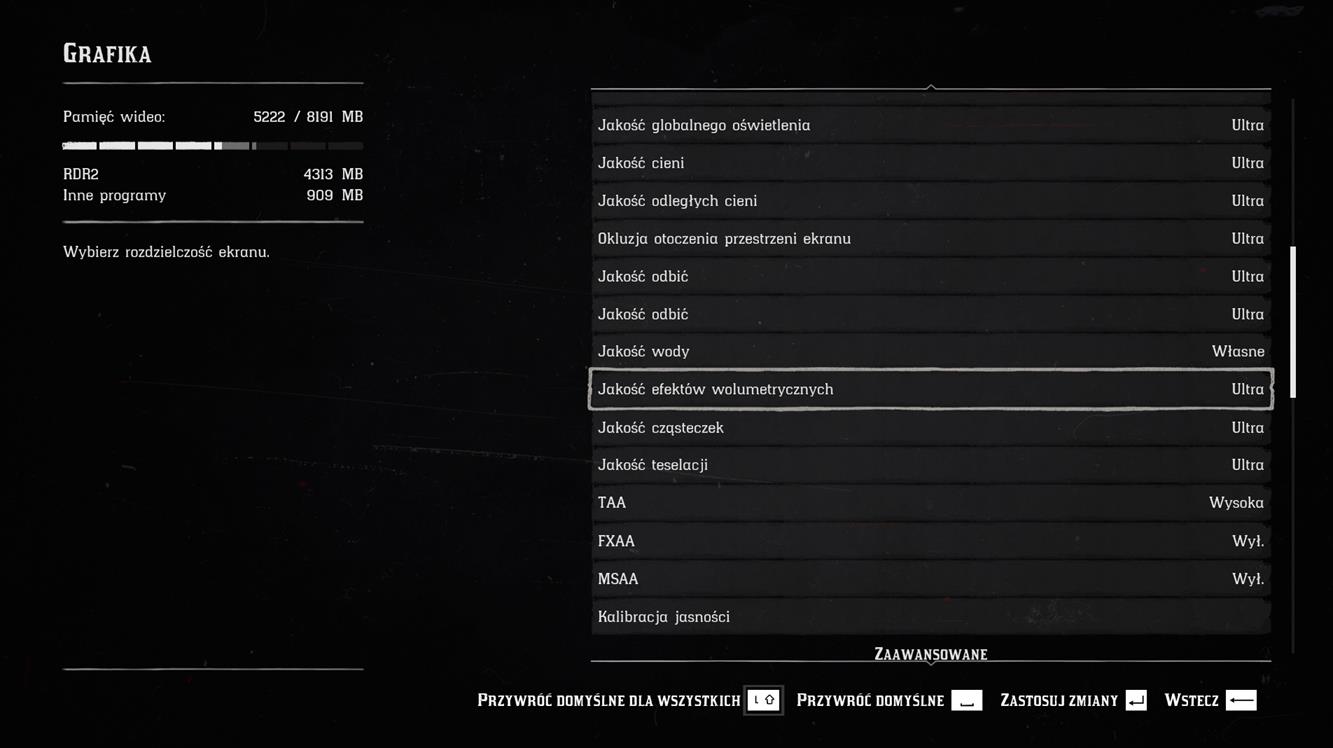Screen dimensions: 1333x748
Task: Go back with the Wstecz button
Action: [x=1210, y=700]
